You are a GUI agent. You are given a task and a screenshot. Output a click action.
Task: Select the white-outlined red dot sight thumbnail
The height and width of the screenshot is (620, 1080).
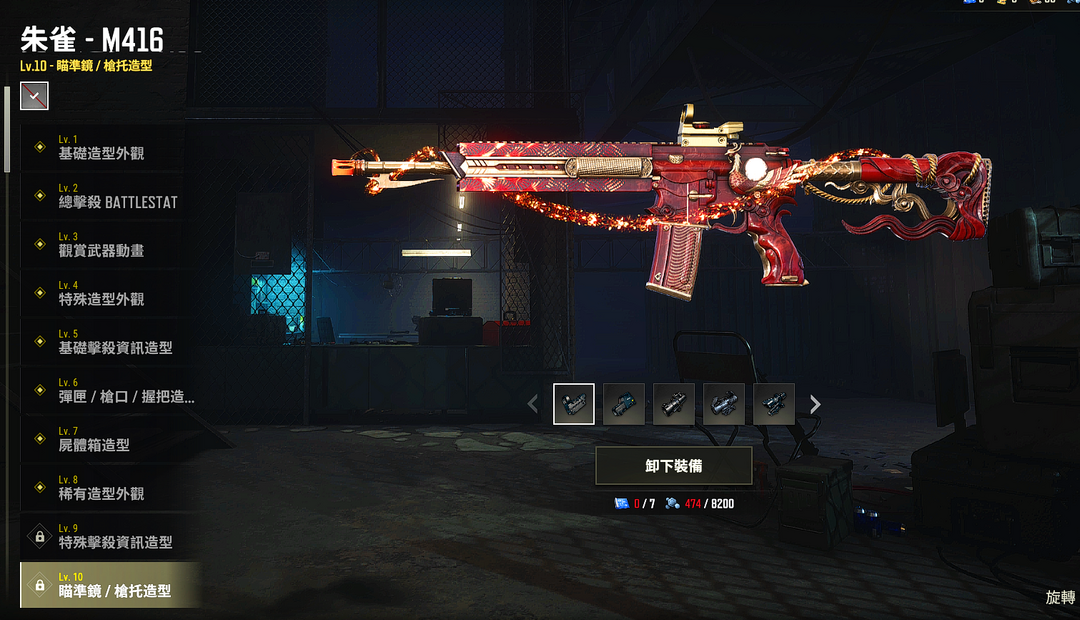tap(574, 404)
